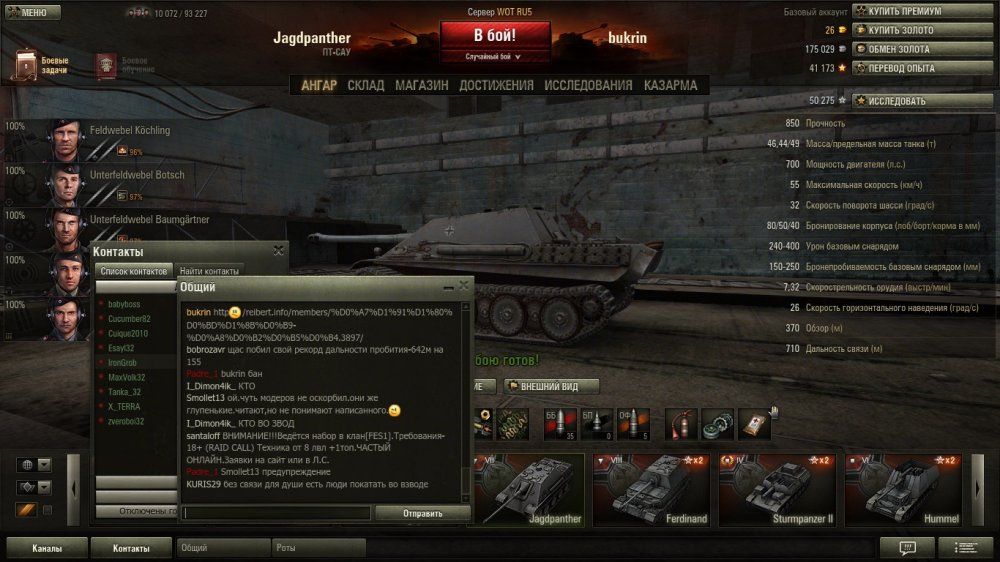Viewport: 1000px width, 562px height.
Task: Close the «Общий» chat window
Action: coord(463,285)
